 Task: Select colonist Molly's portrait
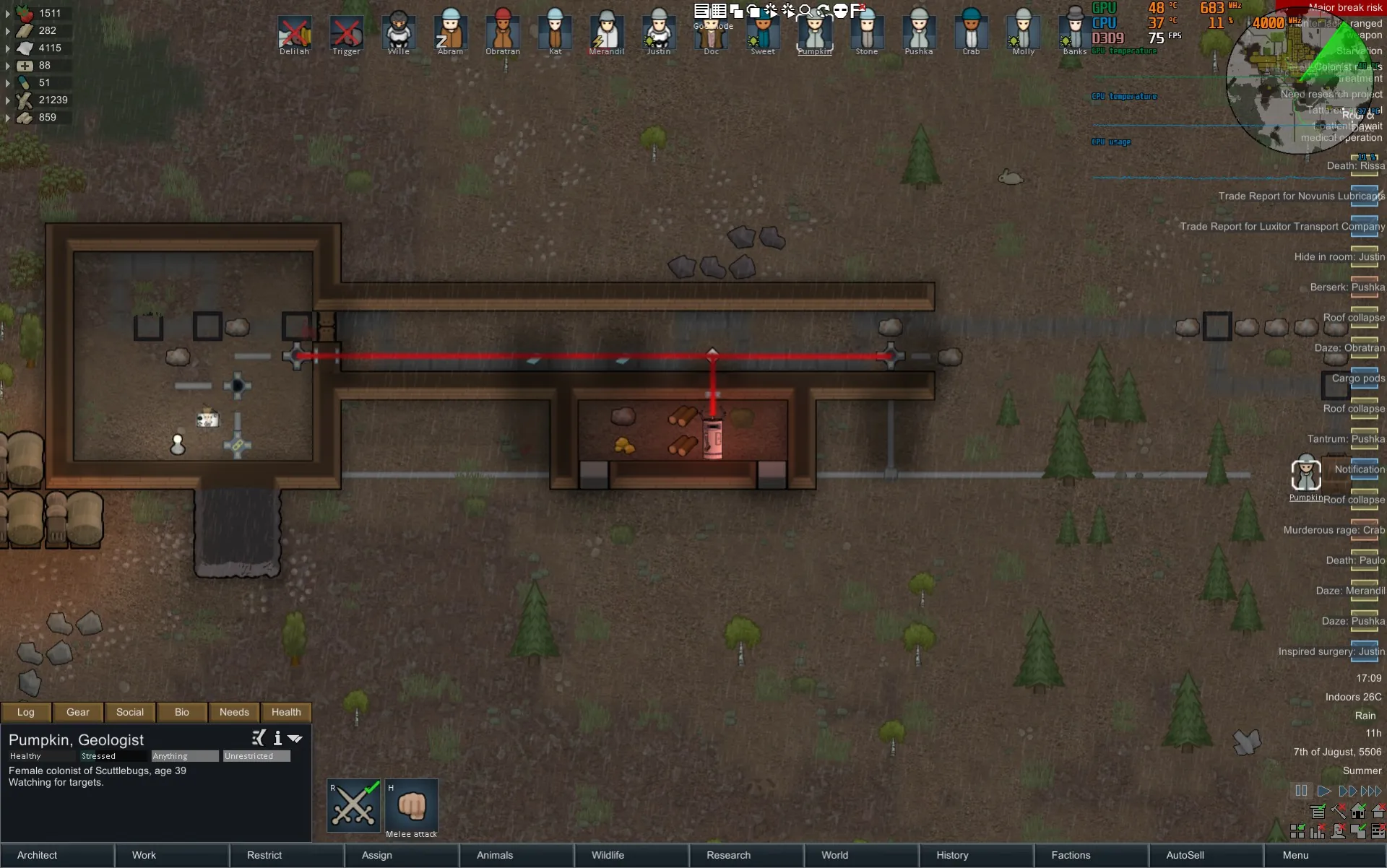point(1023,32)
